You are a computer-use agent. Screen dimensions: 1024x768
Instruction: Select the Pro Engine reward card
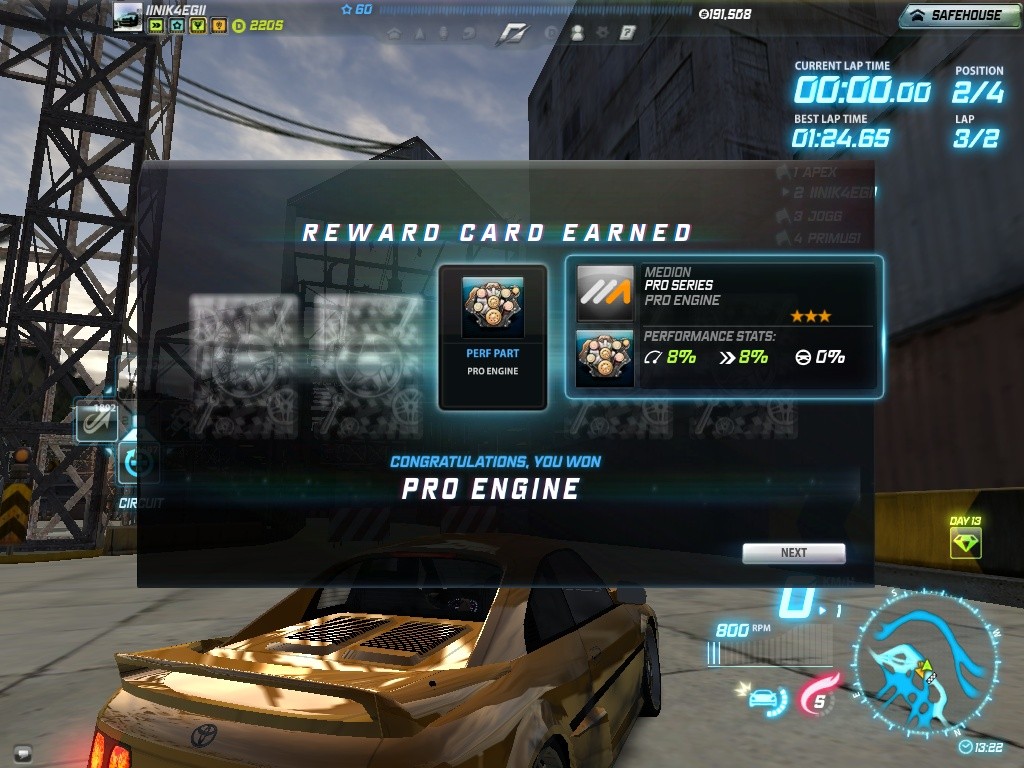pos(493,337)
